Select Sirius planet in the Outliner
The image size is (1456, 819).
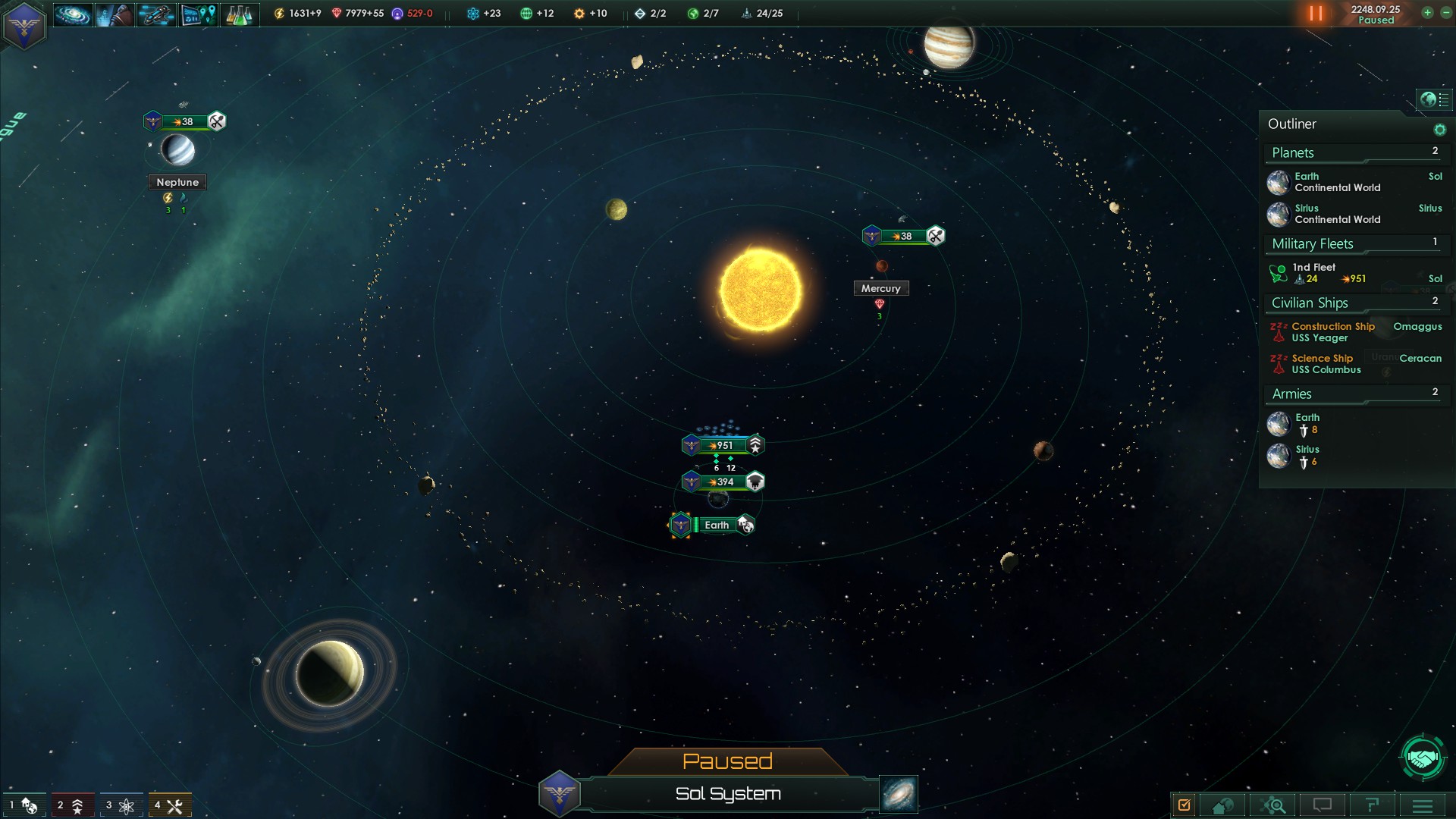pyautogui.click(x=1336, y=214)
